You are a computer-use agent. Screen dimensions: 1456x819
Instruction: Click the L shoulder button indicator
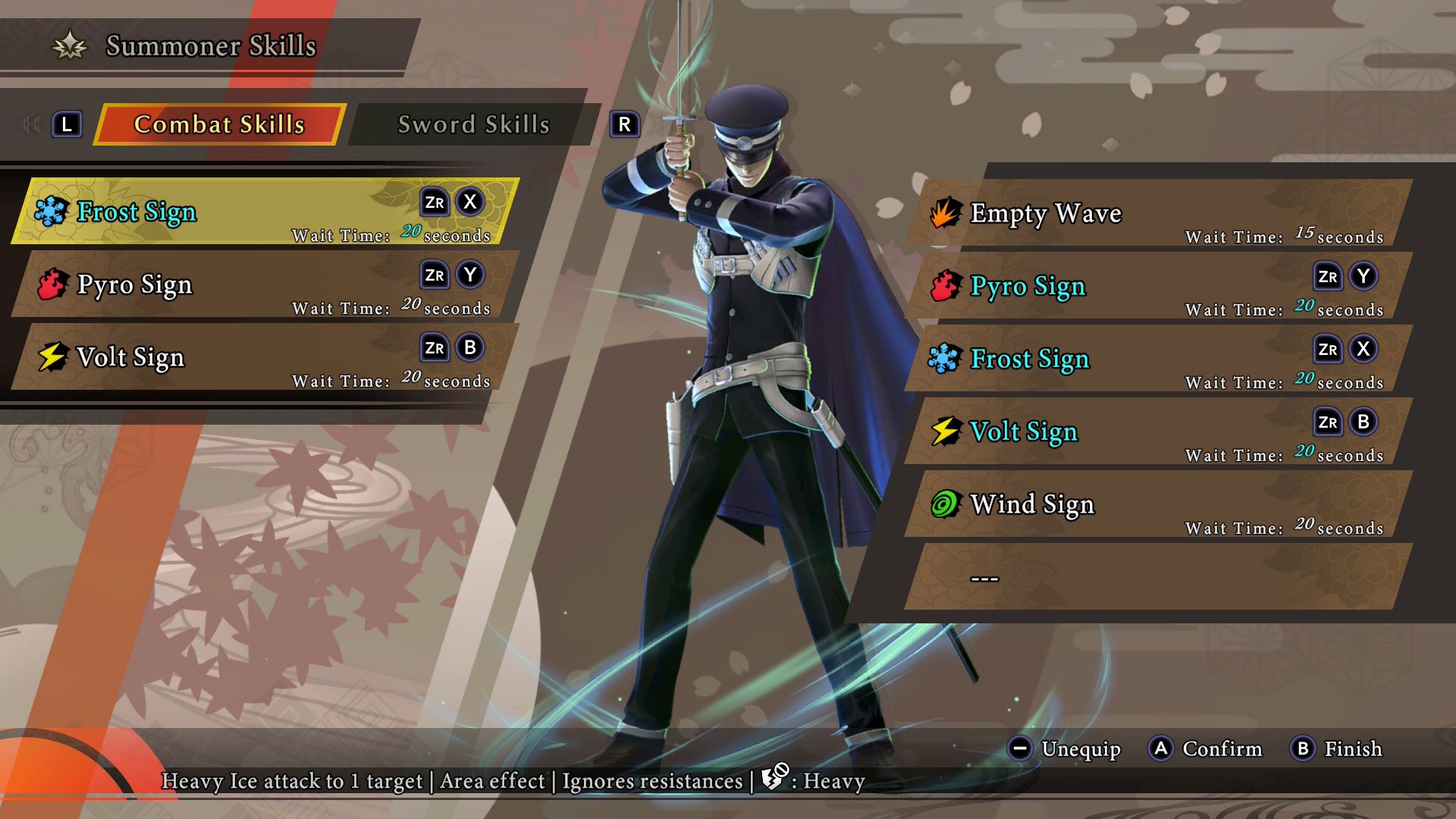tap(67, 124)
